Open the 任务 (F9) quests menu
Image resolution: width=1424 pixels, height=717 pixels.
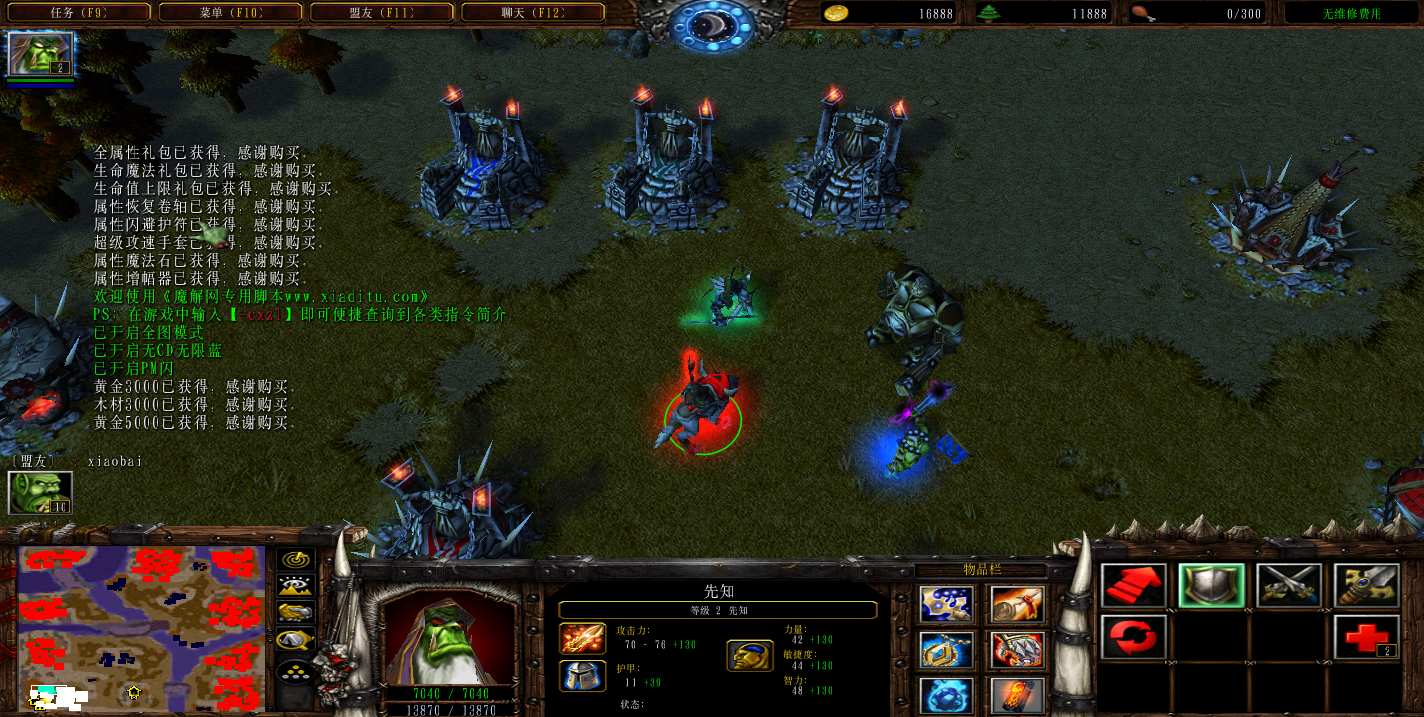[78, 13]
